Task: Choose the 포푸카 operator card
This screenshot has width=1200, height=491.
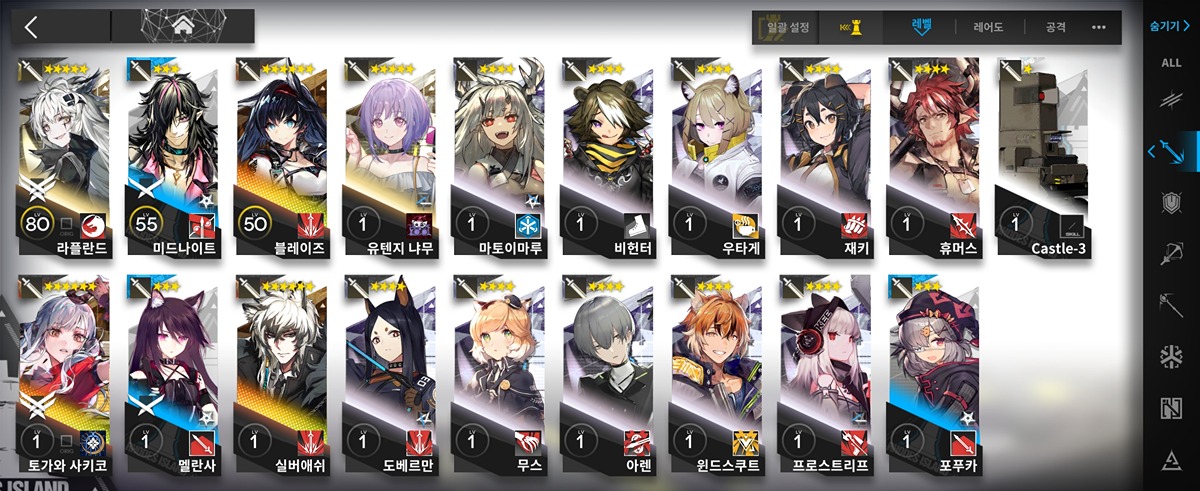Action: tap(936, 370)
